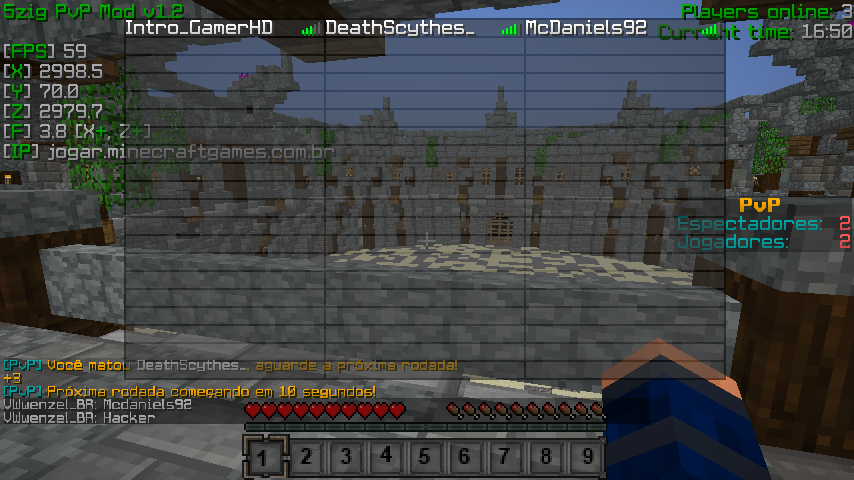Switch to hotbar slot 9
This screenshot has height=480, width=854.
586,457
